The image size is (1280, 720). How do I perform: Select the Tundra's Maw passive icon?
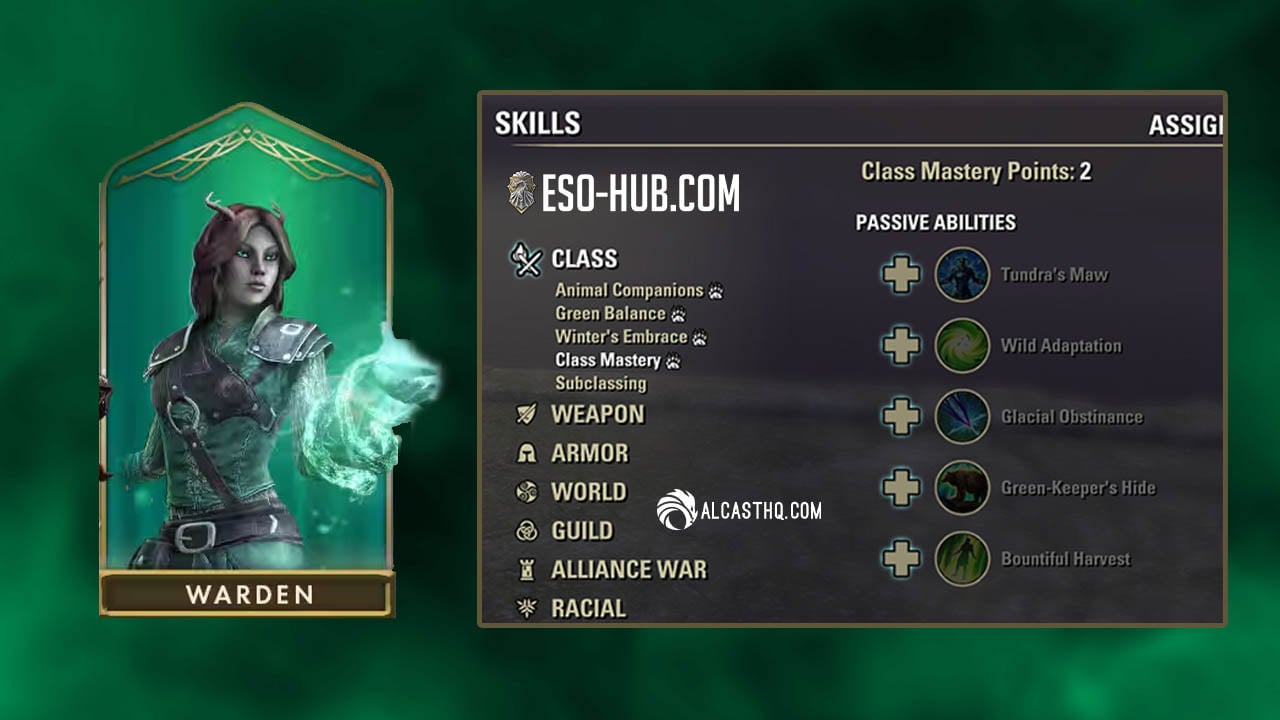tap(962, 275)
